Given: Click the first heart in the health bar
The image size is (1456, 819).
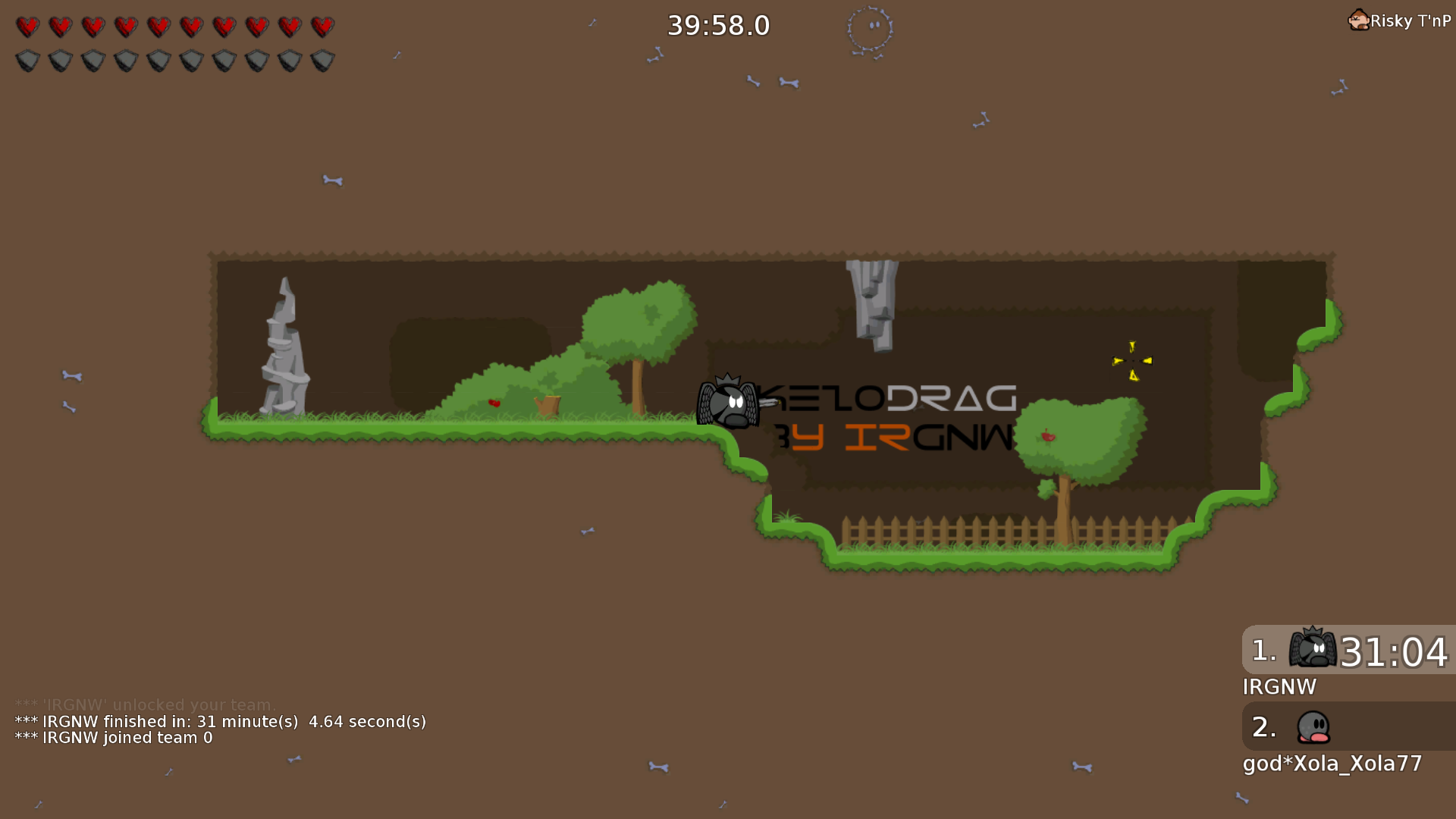Looking at the screenshot, I should (x=28, y=25).
